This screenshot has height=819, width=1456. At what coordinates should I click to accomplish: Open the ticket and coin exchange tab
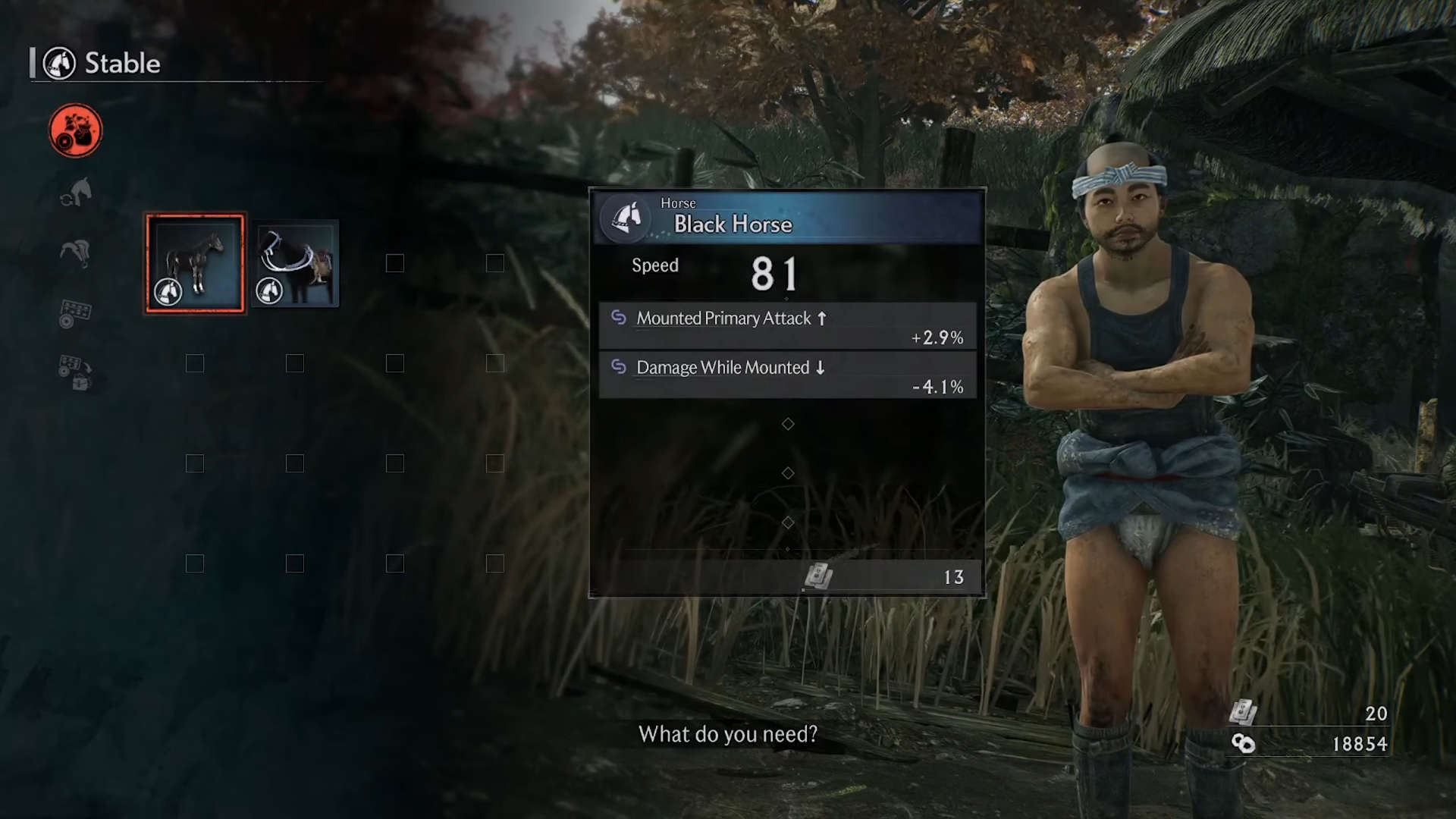76,312
